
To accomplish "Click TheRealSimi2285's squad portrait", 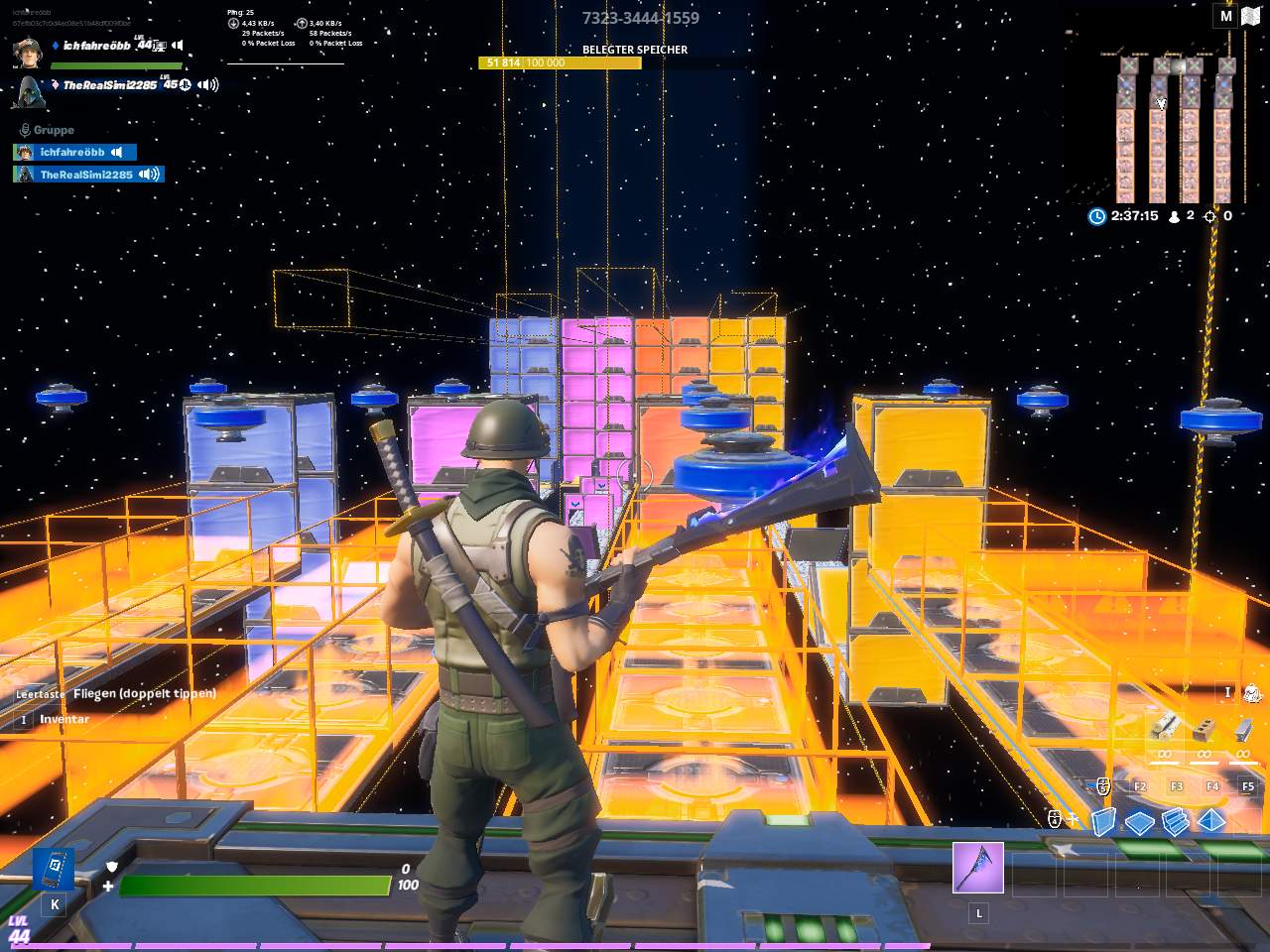I will pyautogui.click(x=28, y=89).
